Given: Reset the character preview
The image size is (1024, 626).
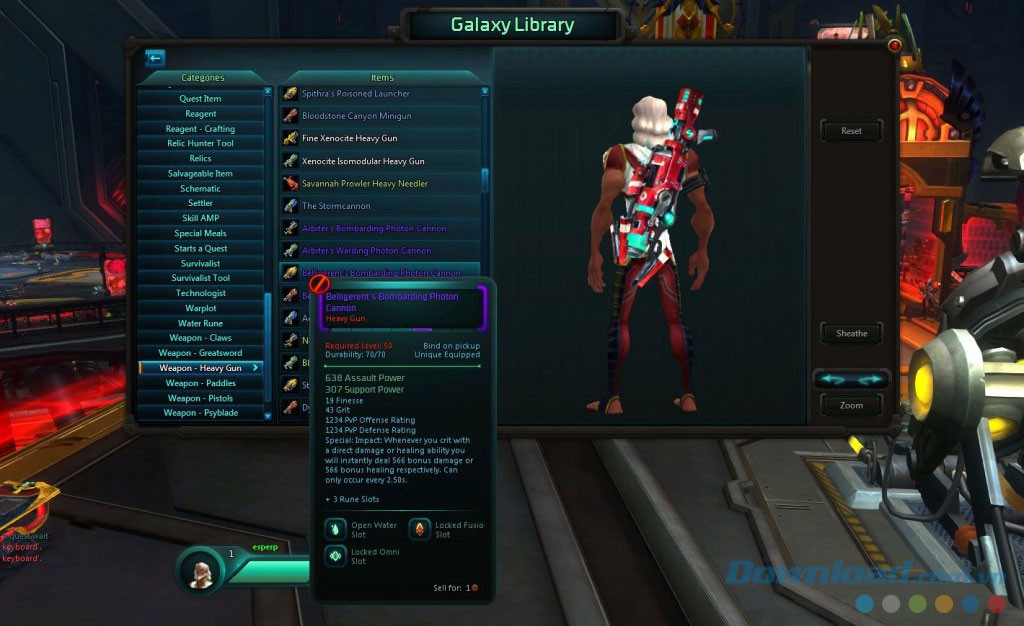Looking at the screenshot, I should pyautogui.click(x=851, y=131).
